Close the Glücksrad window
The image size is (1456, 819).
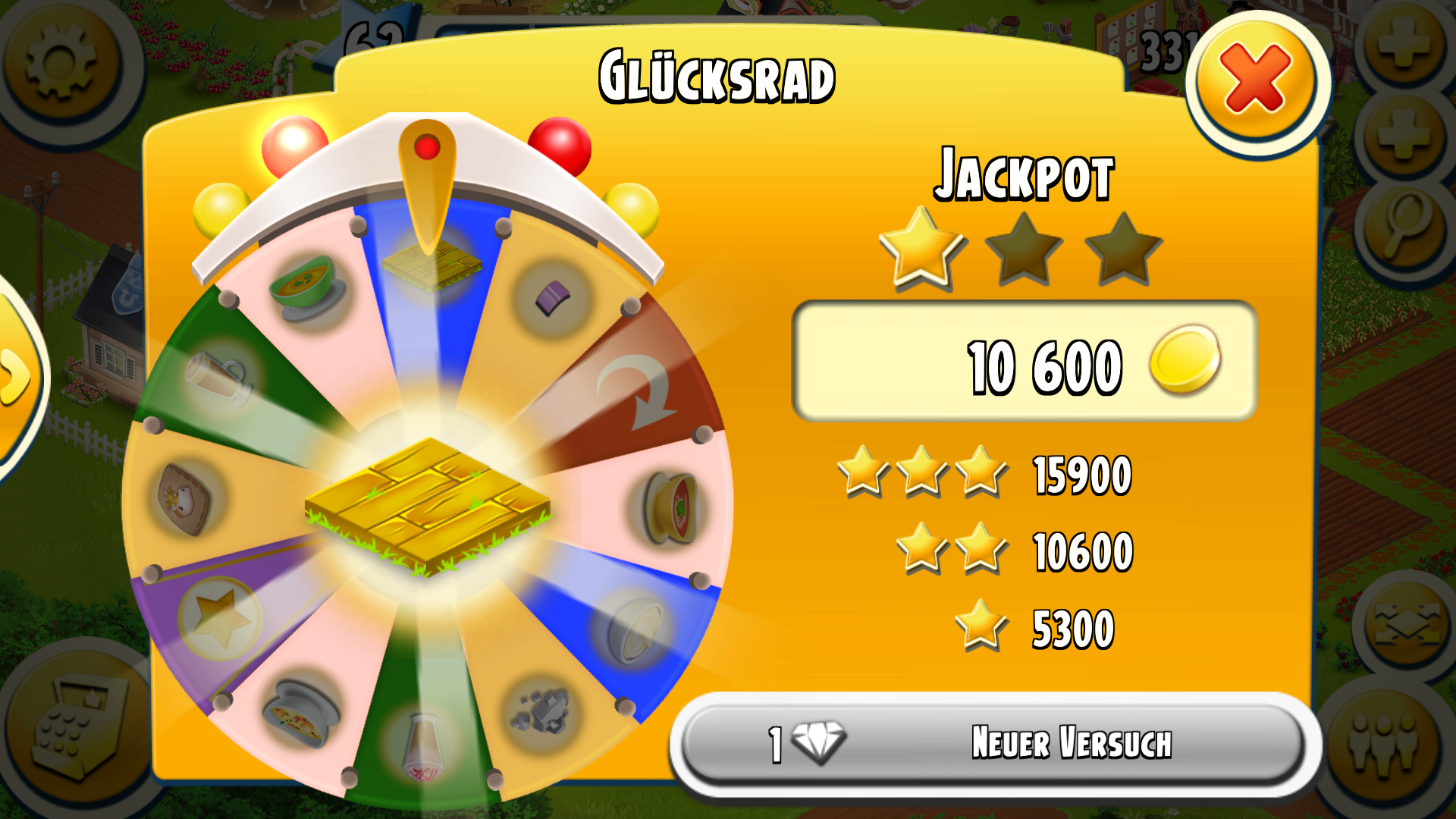coord(1255,80)
